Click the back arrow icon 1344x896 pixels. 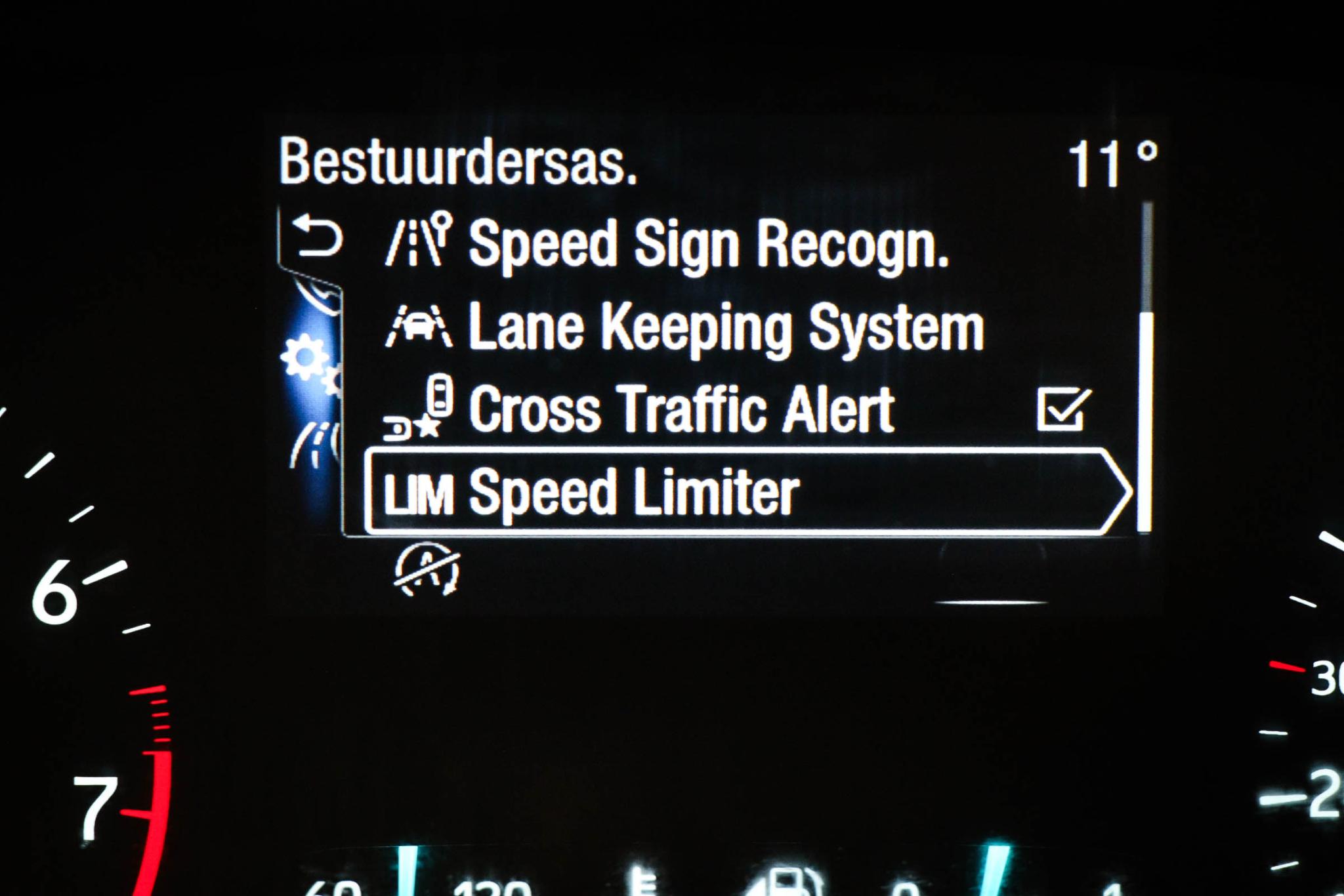(318, 237)
